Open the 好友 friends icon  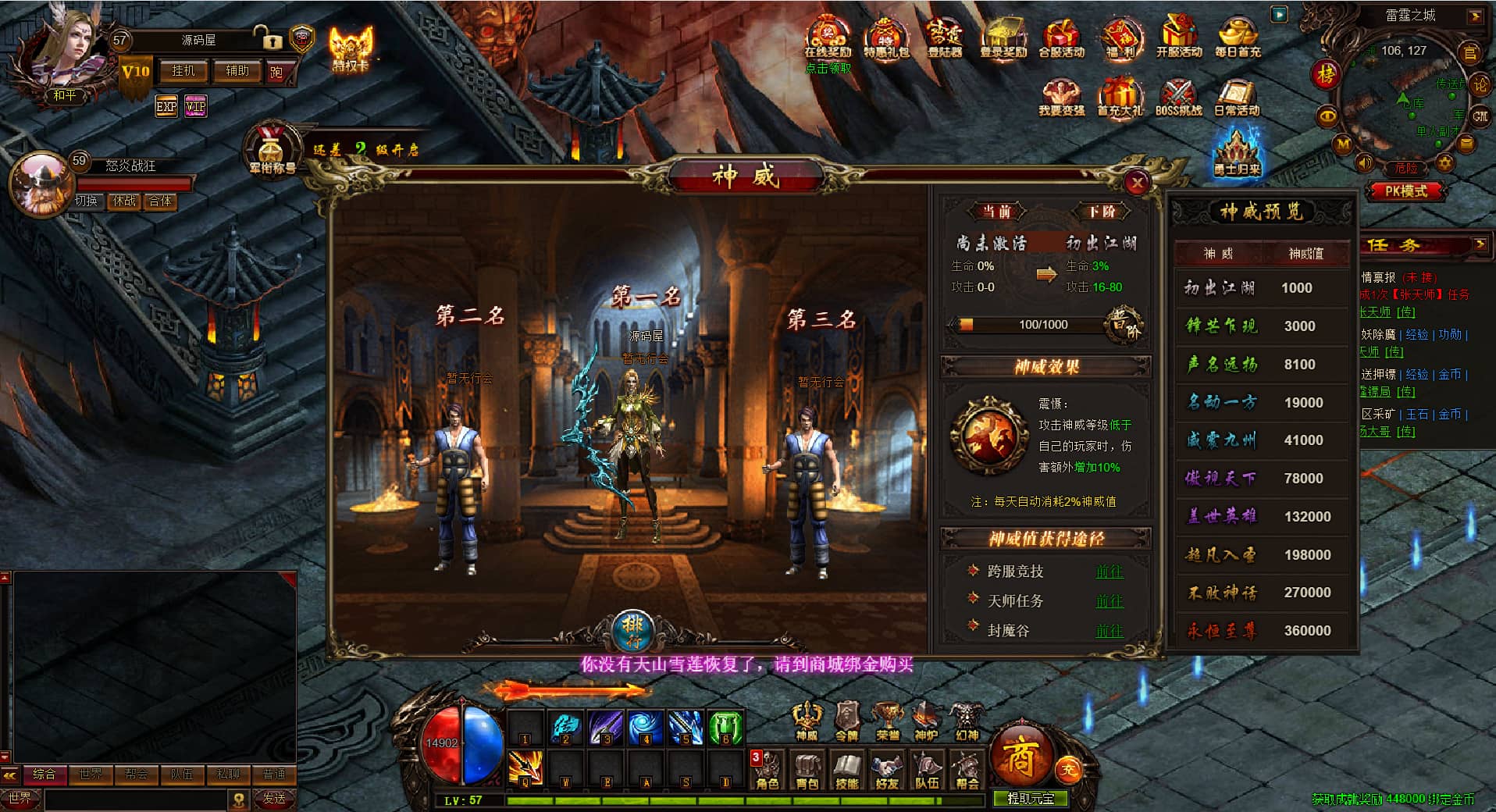tap(887, 771)
